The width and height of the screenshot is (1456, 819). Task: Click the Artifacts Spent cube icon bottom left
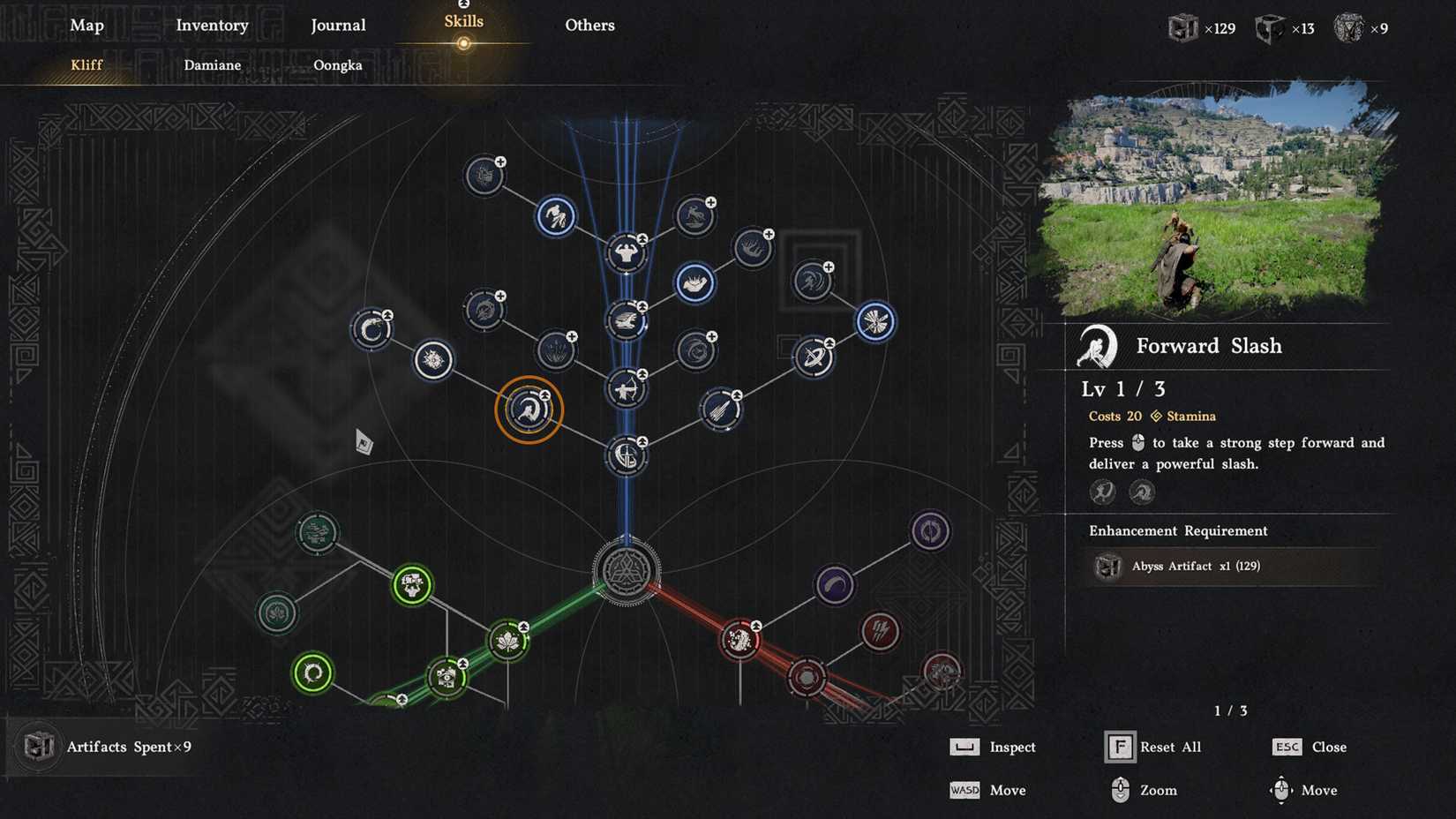[39, 747]
